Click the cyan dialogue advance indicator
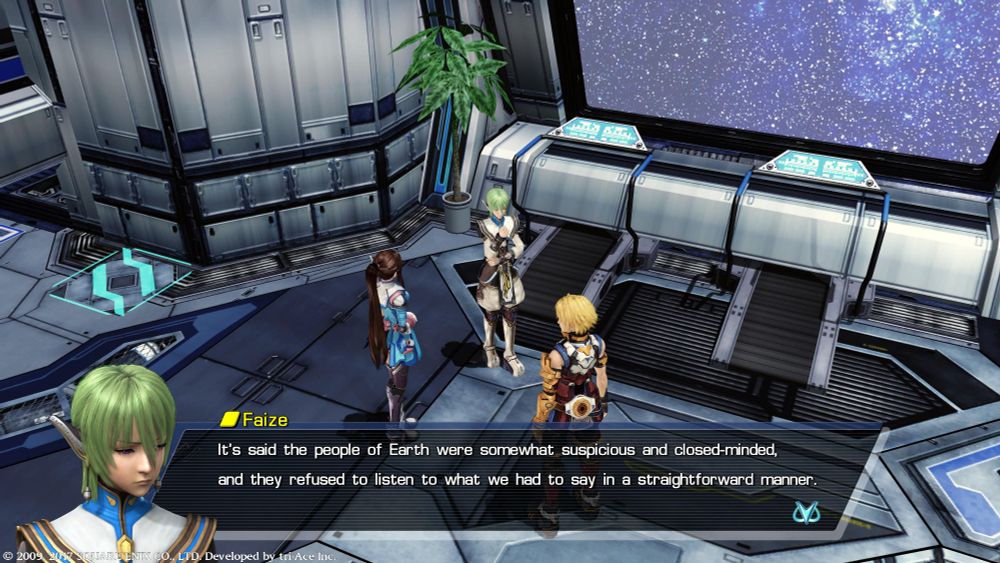 [x=805, y=512]
